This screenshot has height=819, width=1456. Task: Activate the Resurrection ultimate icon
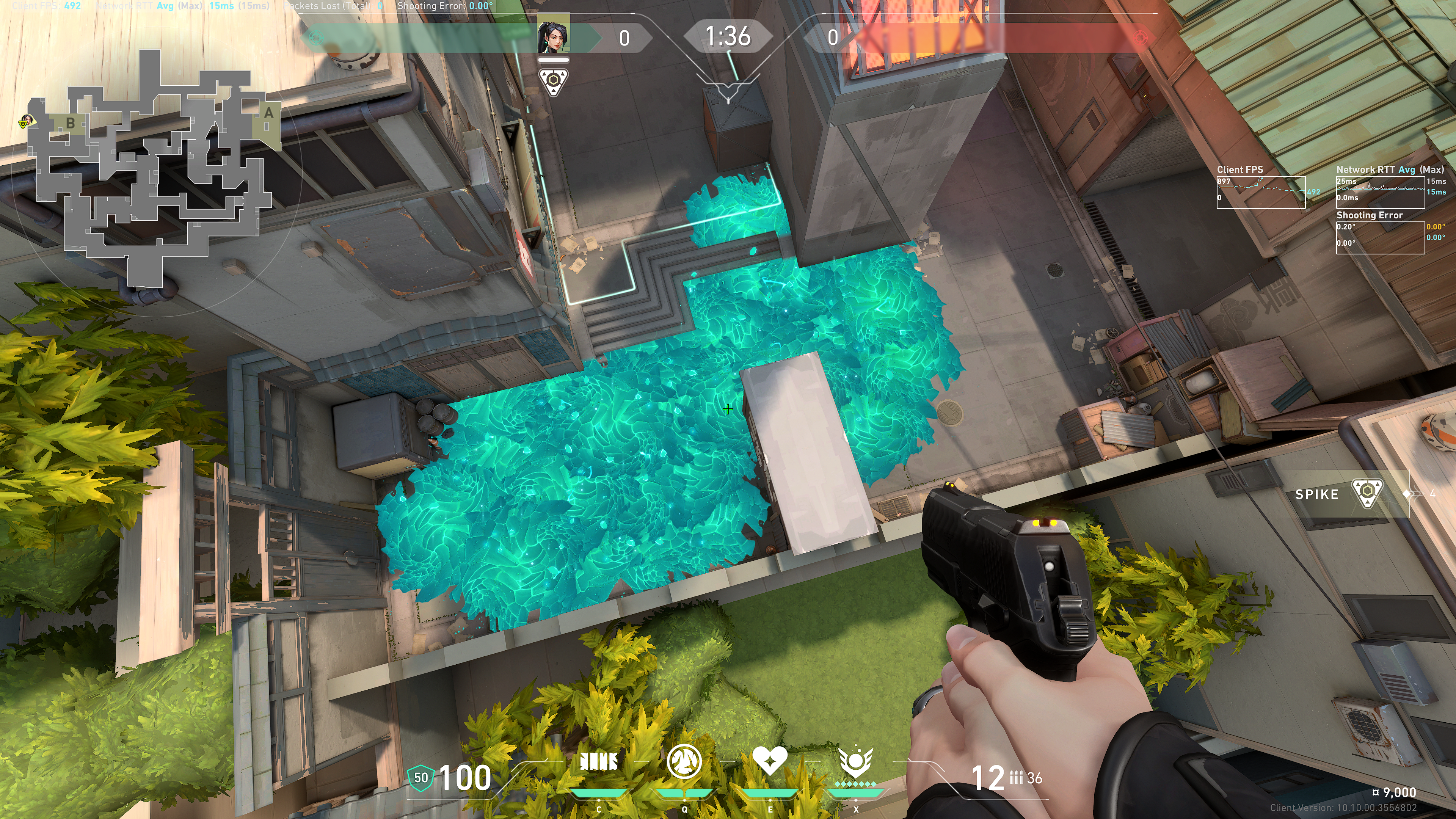856,762
